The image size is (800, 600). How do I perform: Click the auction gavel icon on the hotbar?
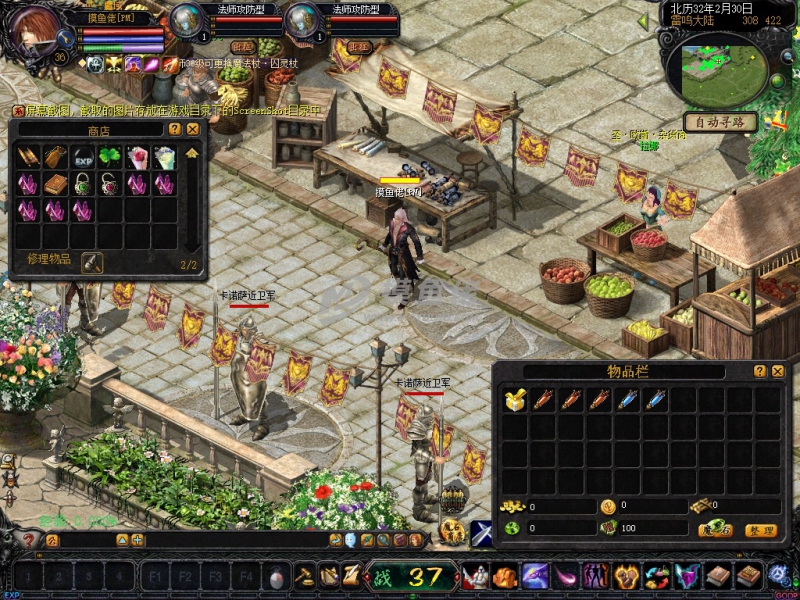[304, 576]
